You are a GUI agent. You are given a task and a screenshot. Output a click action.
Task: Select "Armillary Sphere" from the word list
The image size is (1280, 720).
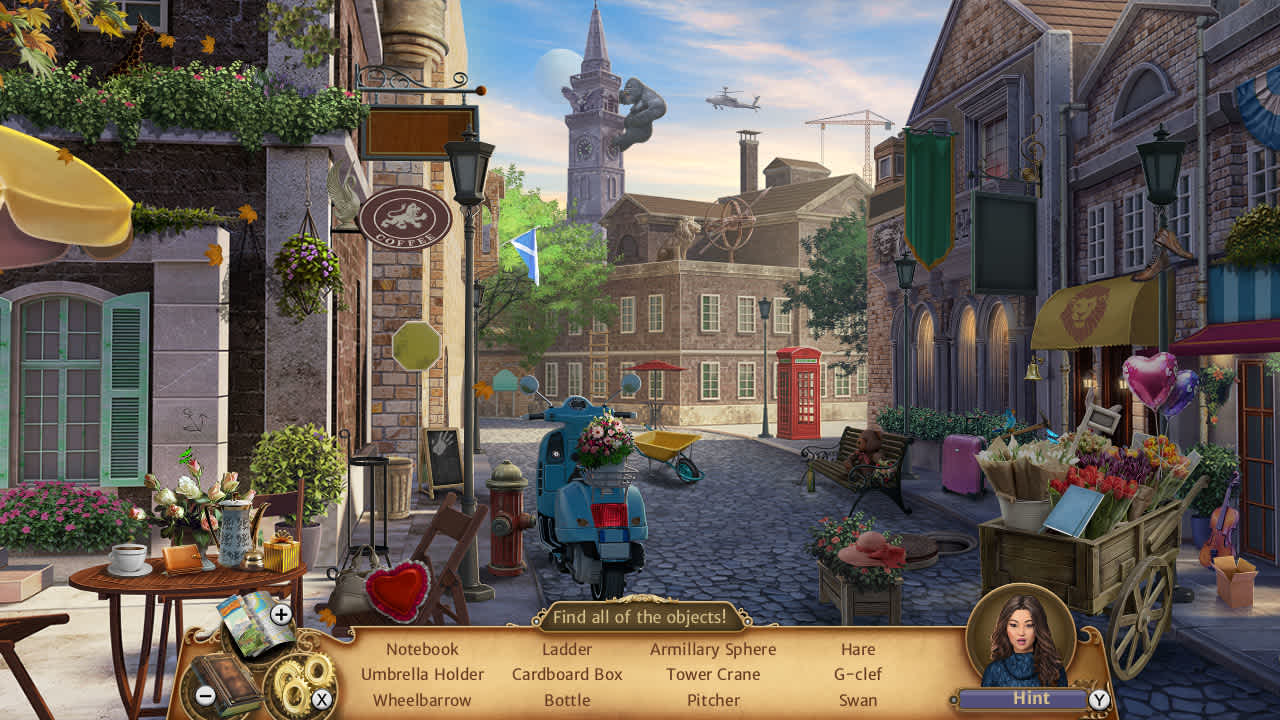713,649
